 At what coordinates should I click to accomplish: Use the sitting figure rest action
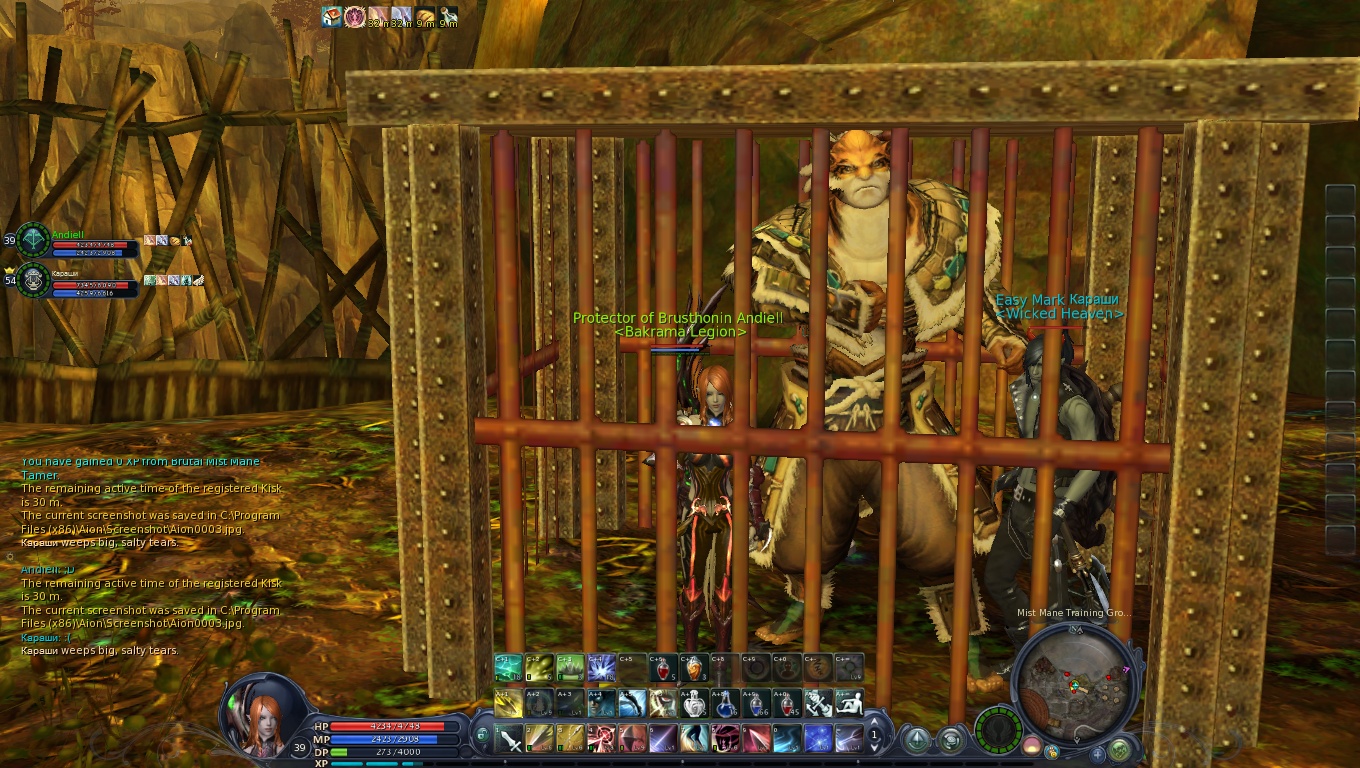point(848,704)
